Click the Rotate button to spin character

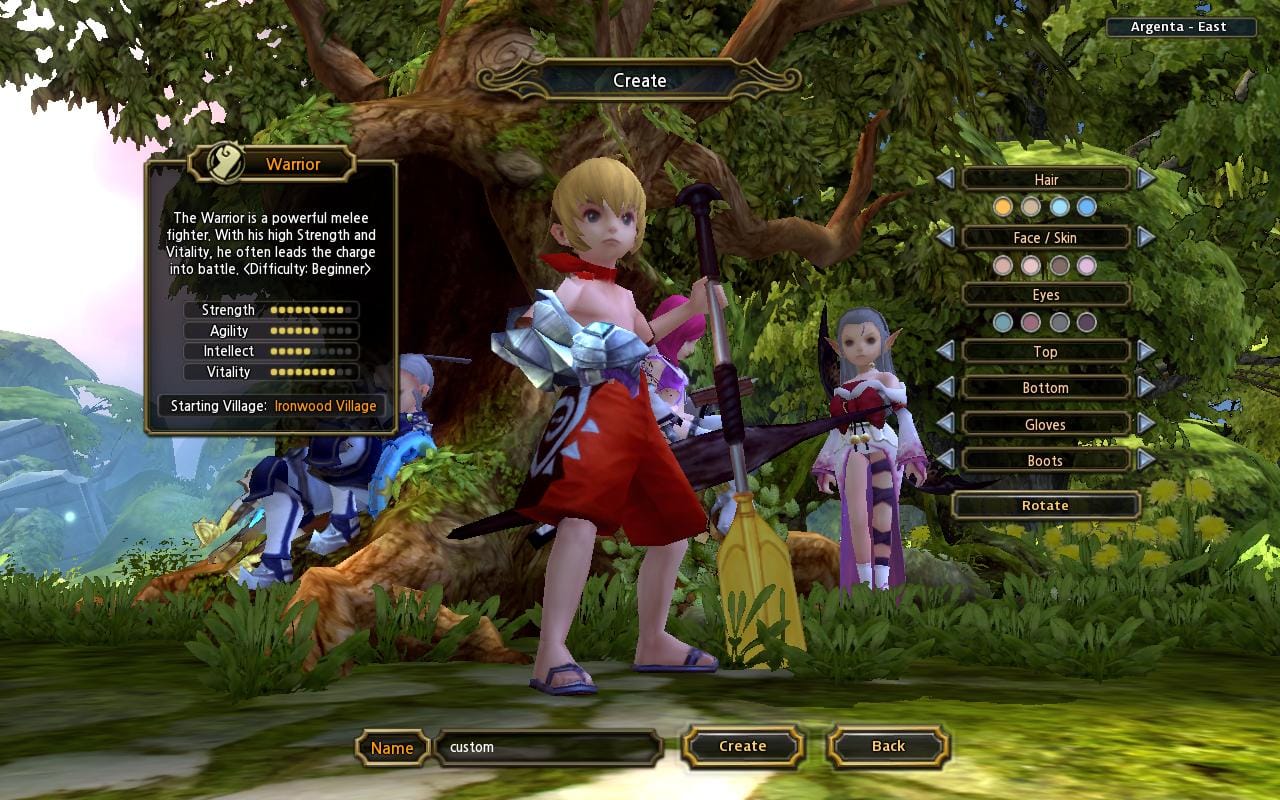click(1045, 505)
